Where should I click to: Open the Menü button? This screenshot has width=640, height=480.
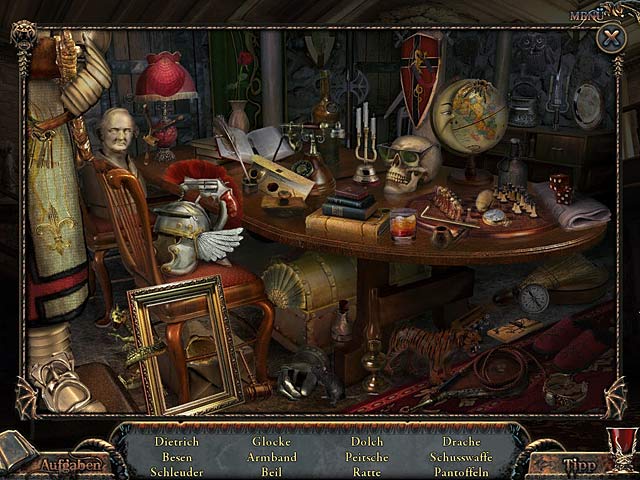click(x=586, y=15)
